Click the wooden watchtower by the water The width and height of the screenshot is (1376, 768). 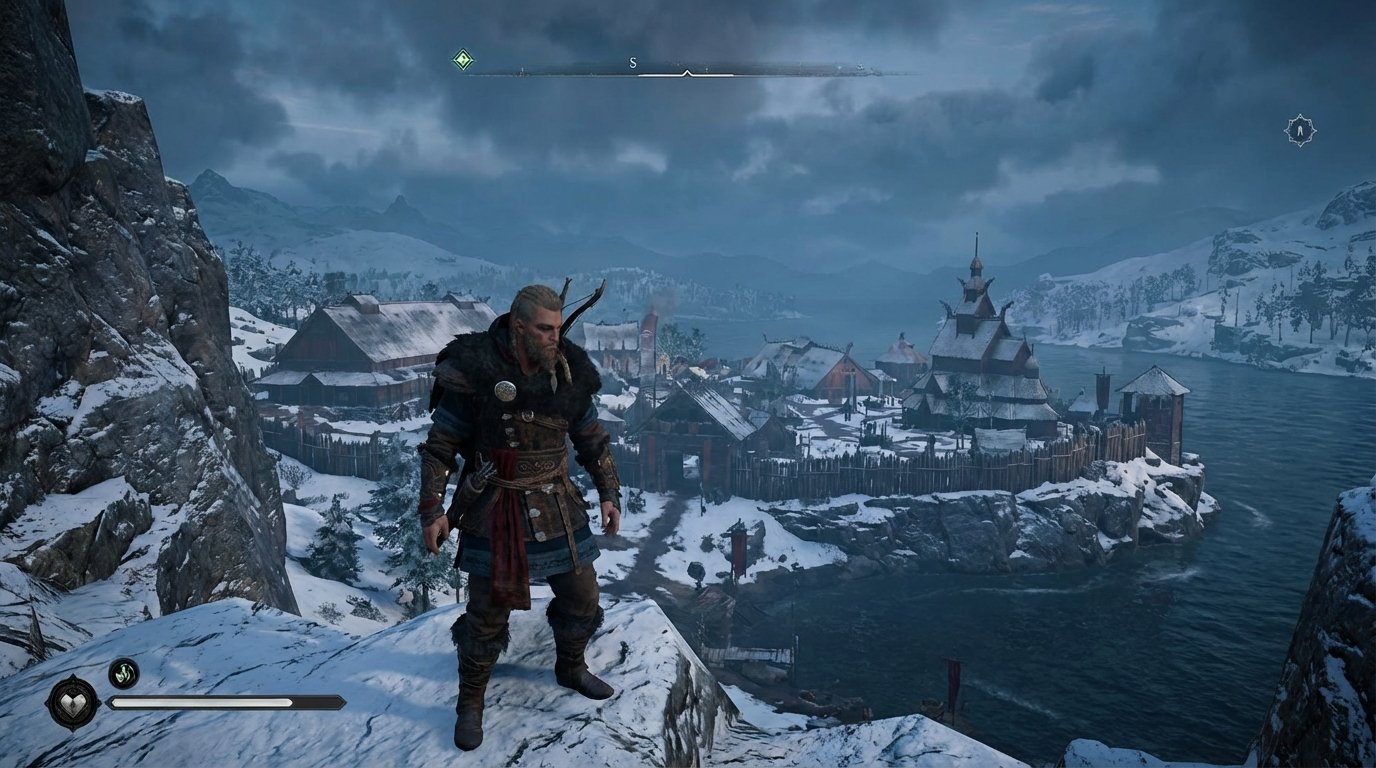1152,410
